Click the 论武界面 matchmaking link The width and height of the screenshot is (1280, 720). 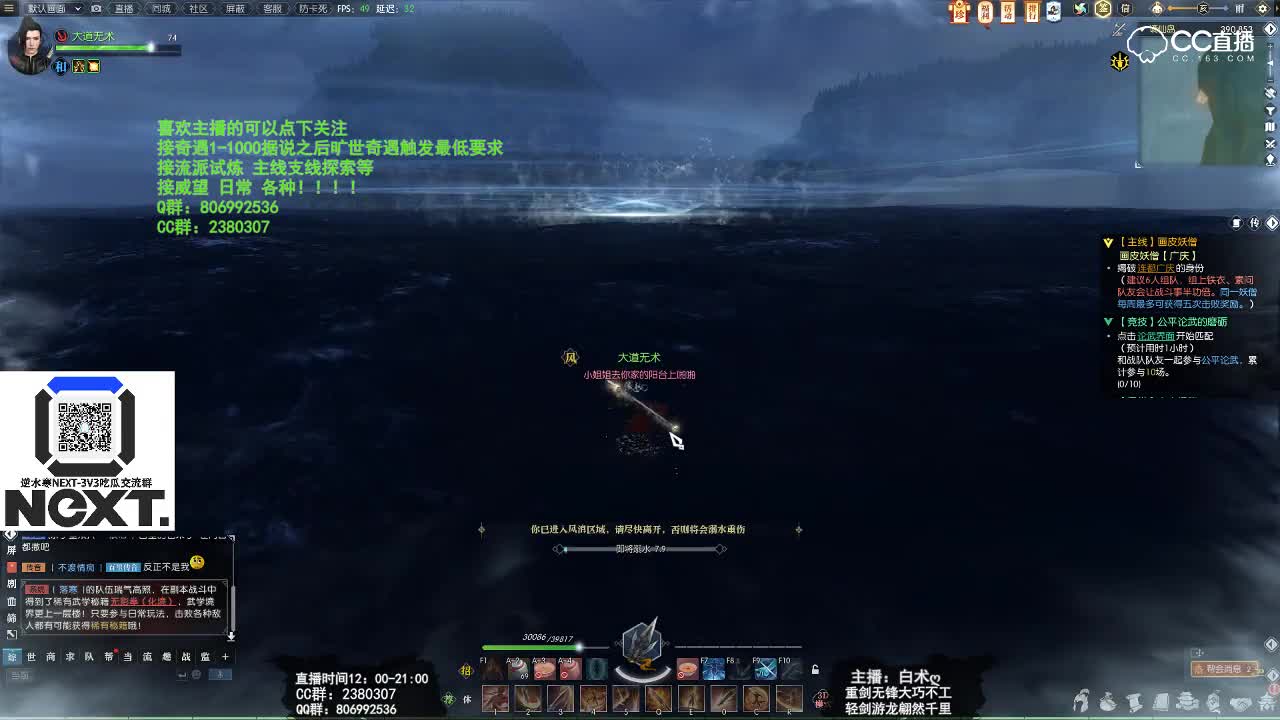pyautogui.click(x=1156, y=337)
